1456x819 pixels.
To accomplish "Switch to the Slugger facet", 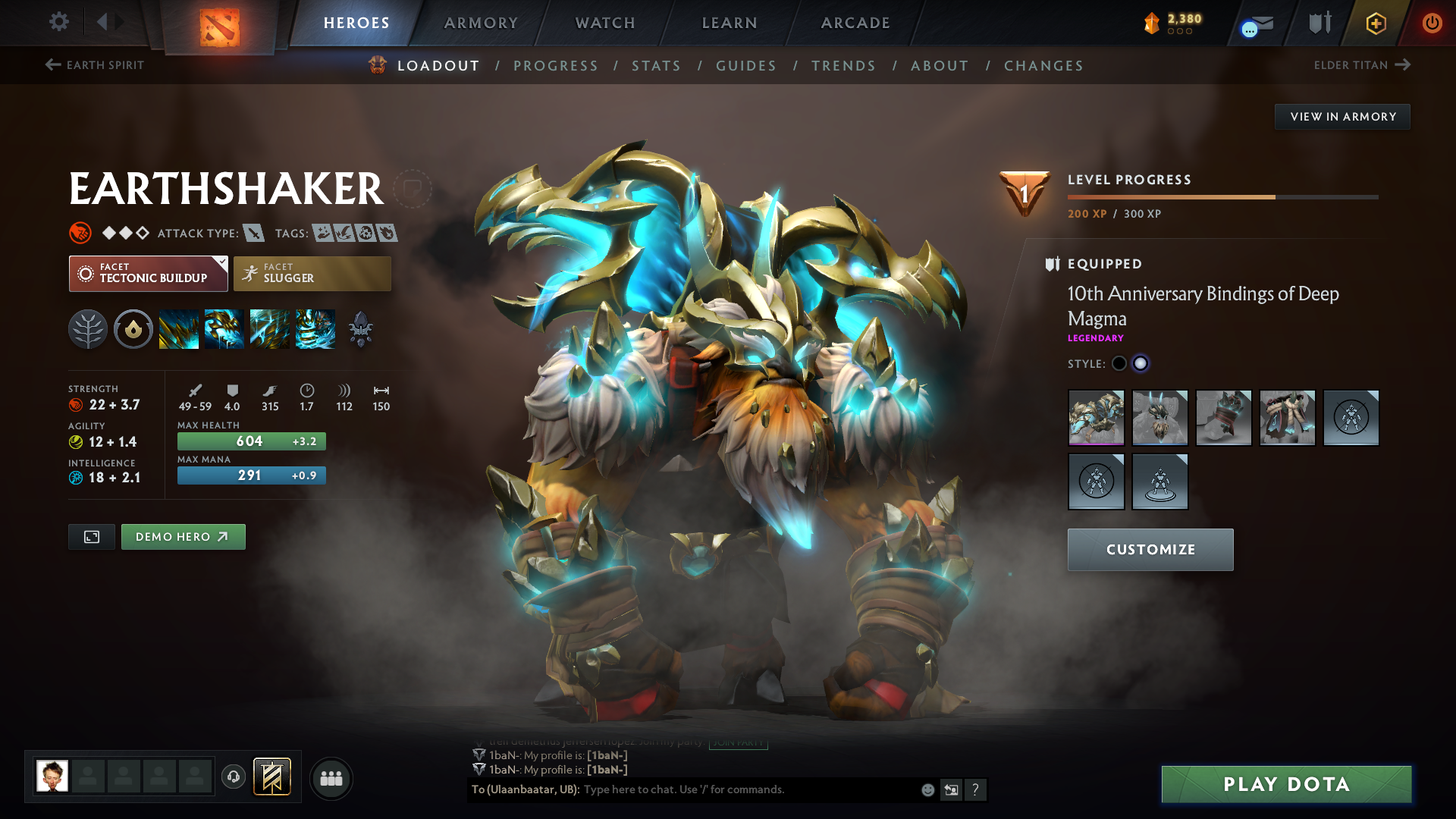I will (312, 273).
